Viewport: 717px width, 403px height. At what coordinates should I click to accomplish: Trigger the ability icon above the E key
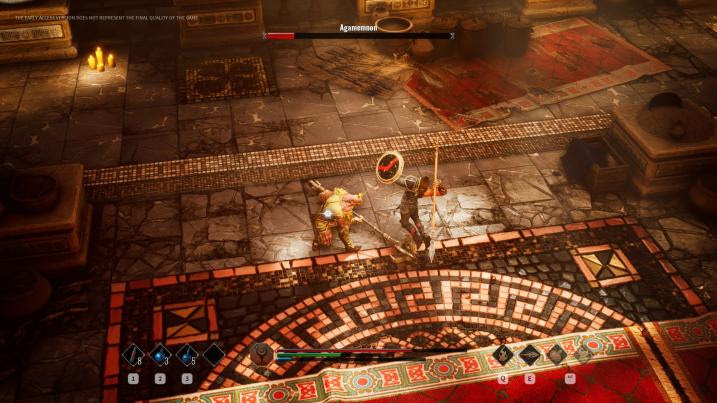(x=529, y=354)
